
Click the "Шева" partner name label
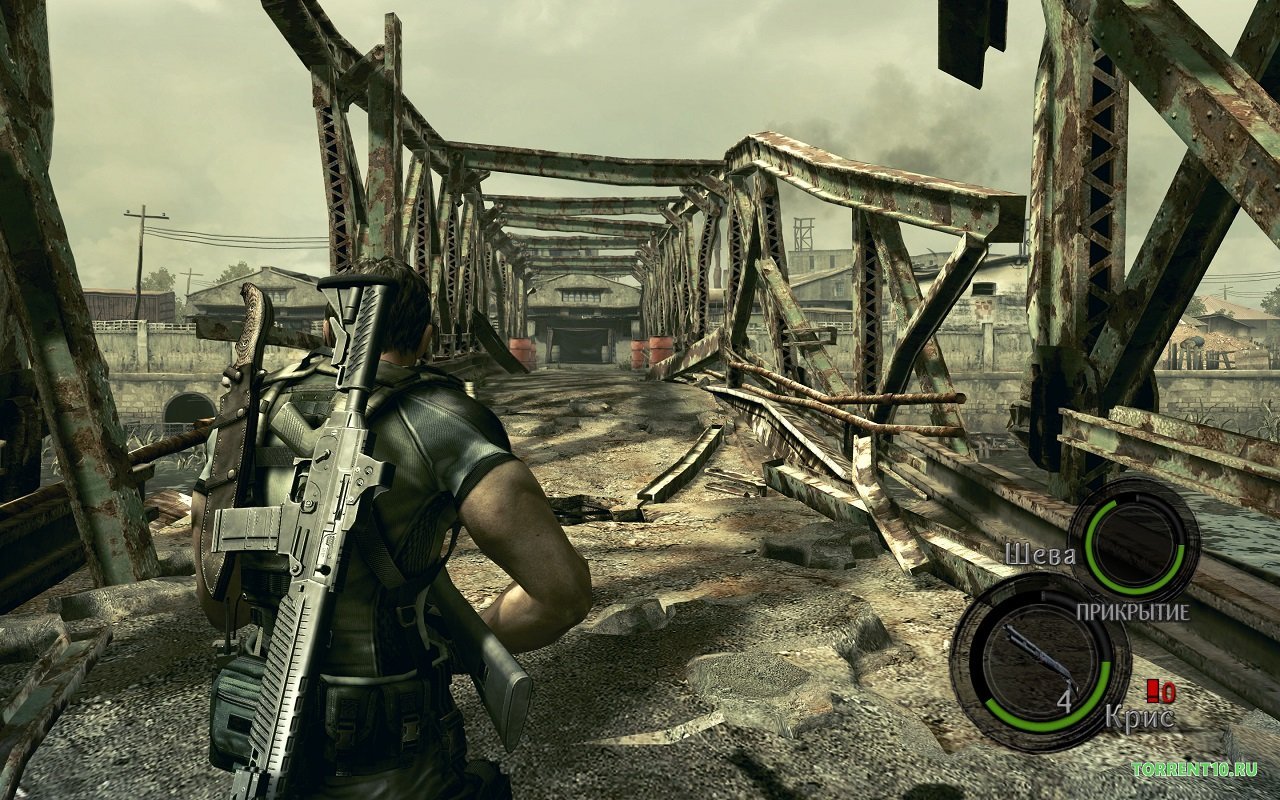[1041, 554]
